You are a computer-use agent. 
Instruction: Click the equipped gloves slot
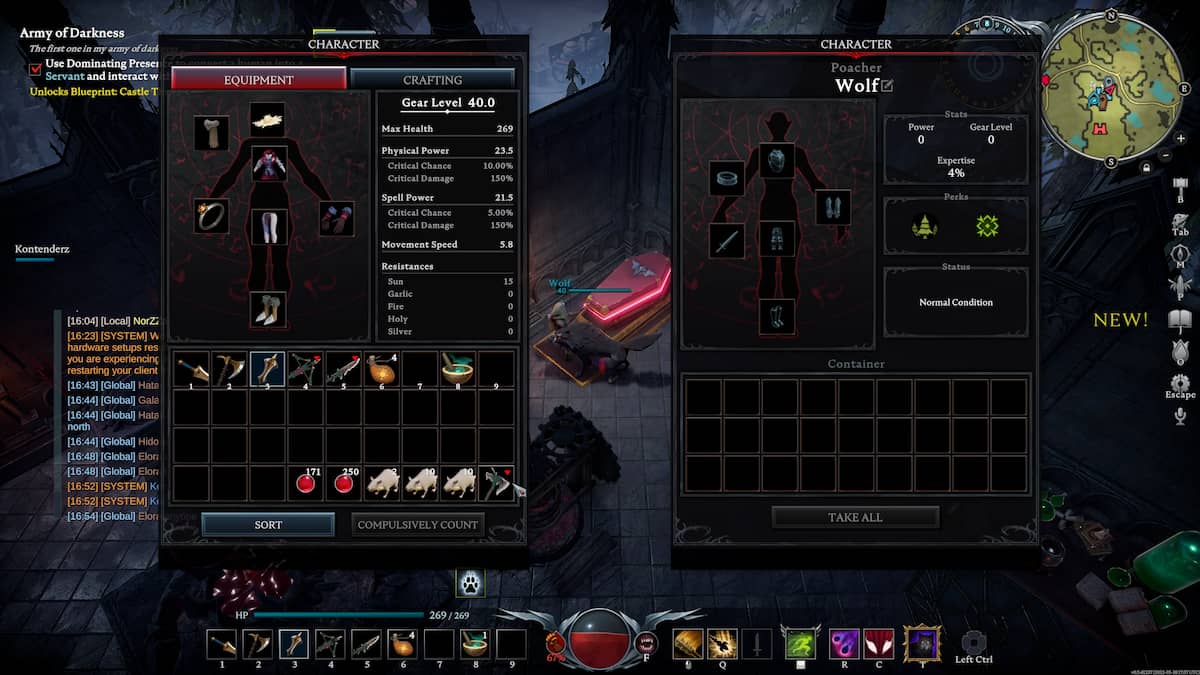(336, 217)
